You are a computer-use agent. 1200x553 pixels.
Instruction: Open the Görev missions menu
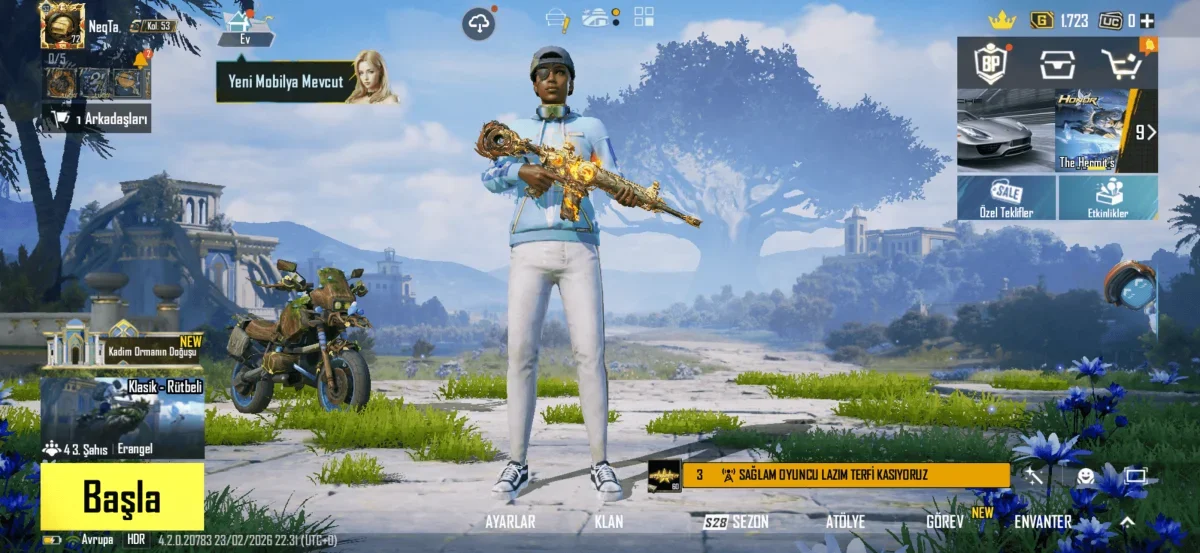tap(945, 522)
